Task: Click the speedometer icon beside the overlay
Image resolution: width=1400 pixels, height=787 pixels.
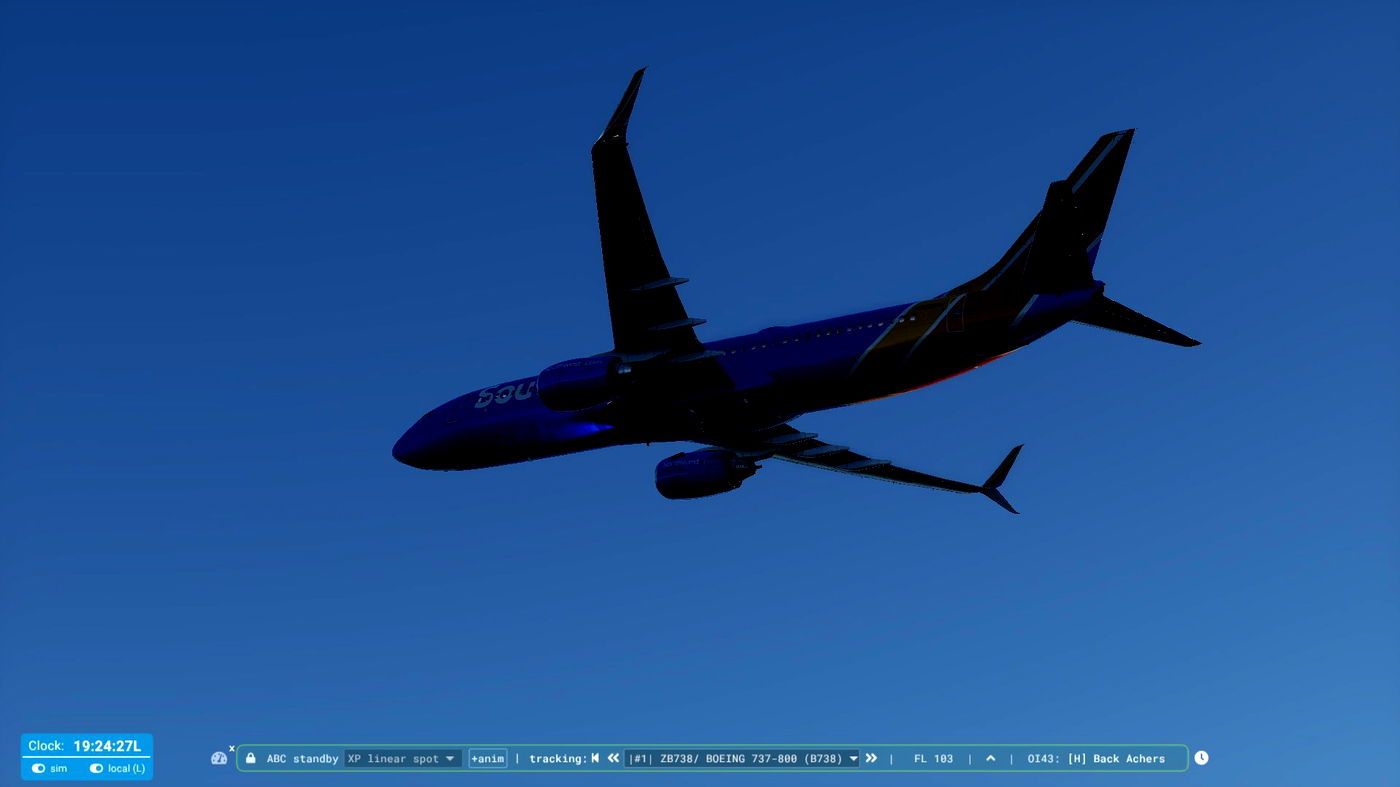Action: 219,758
